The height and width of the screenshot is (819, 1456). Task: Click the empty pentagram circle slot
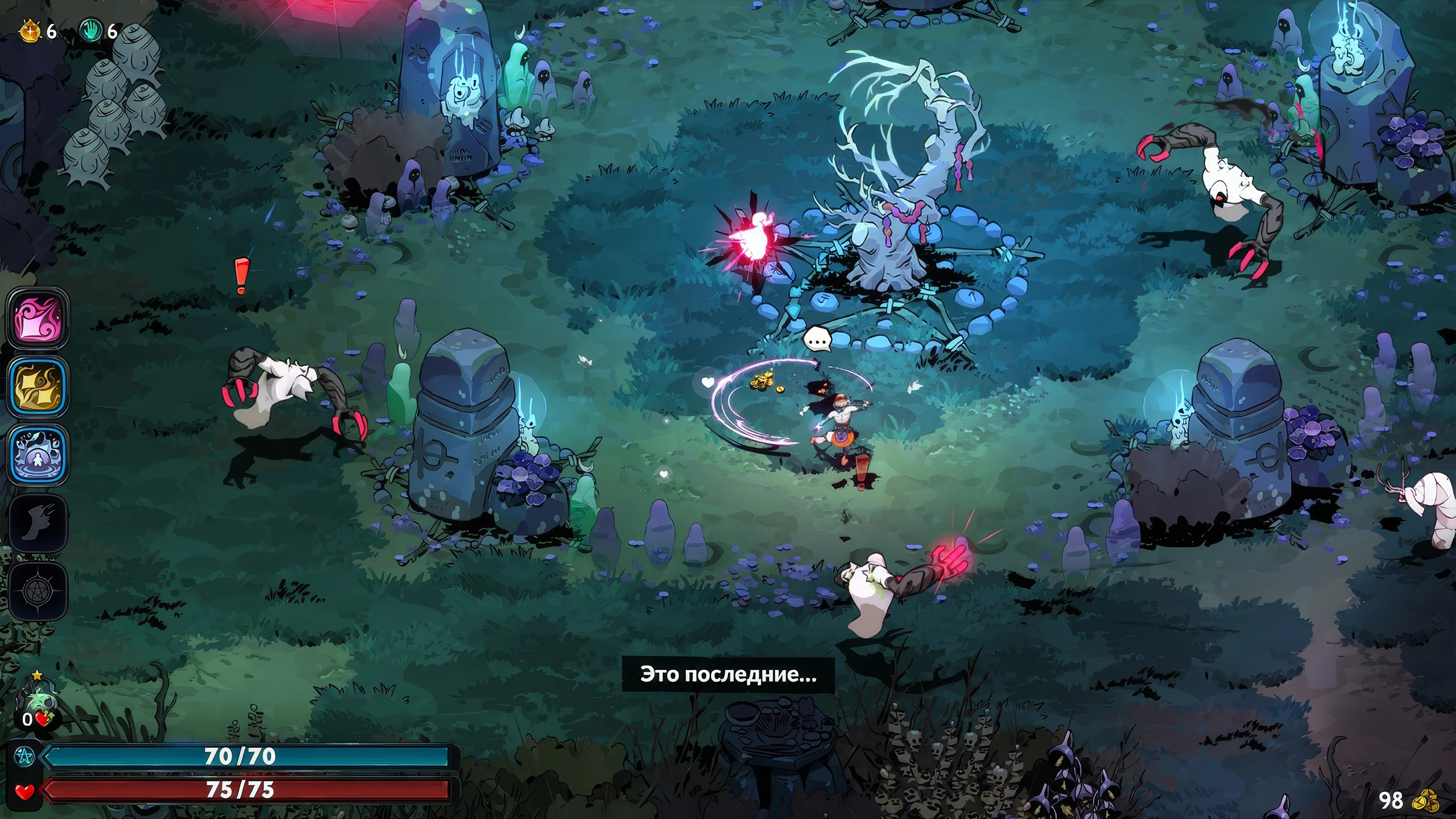tap(38, 592)
